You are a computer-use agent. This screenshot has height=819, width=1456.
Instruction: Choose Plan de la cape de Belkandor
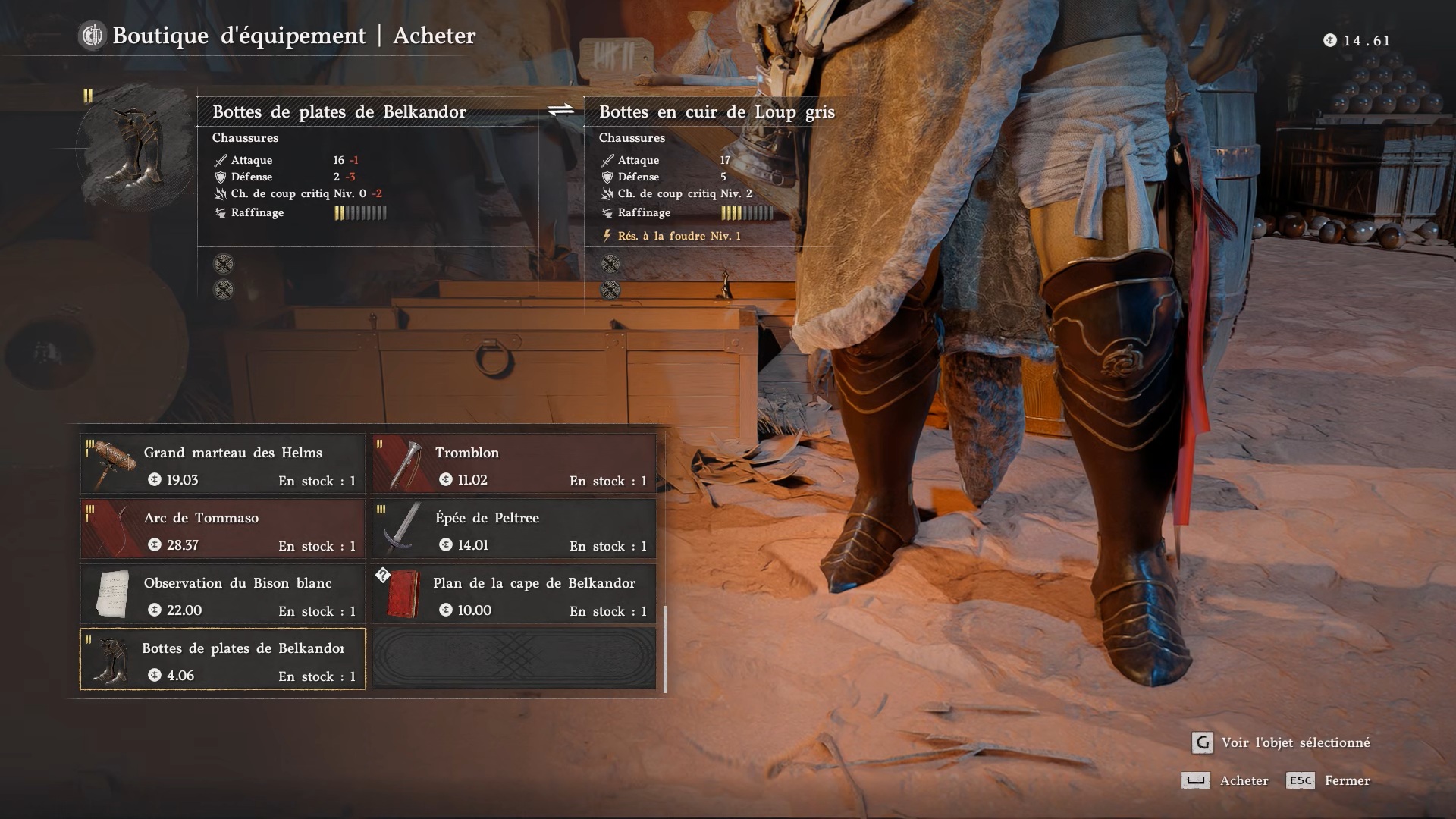pyautogui.click(x=514, y=595)
